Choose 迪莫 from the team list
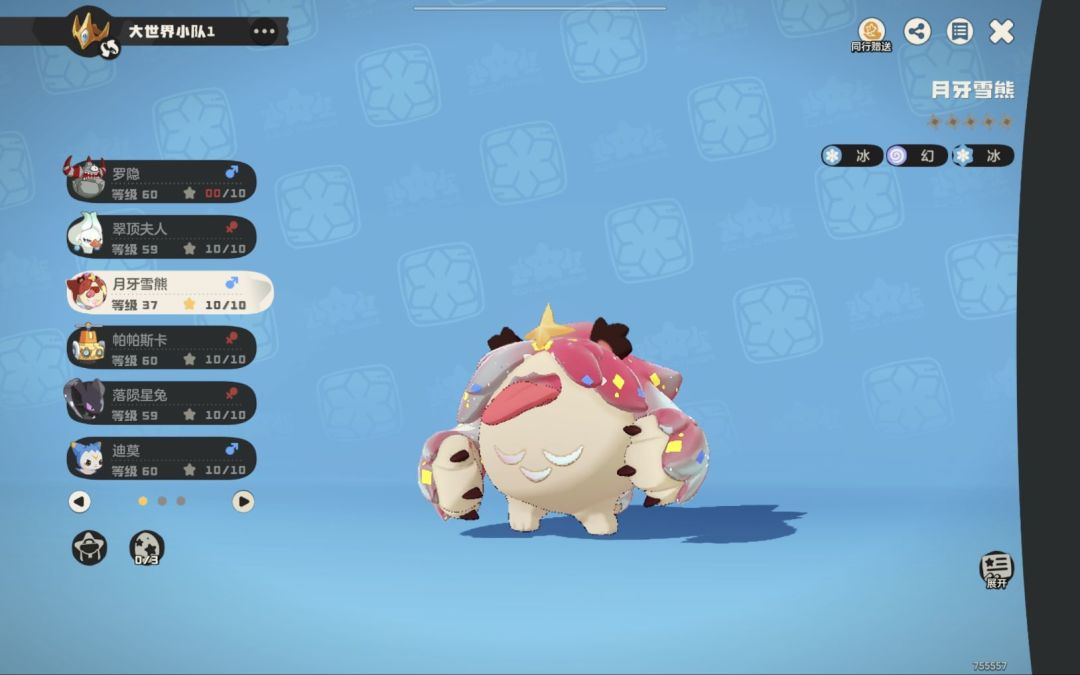1080x675 pixels. click(161, 458)
